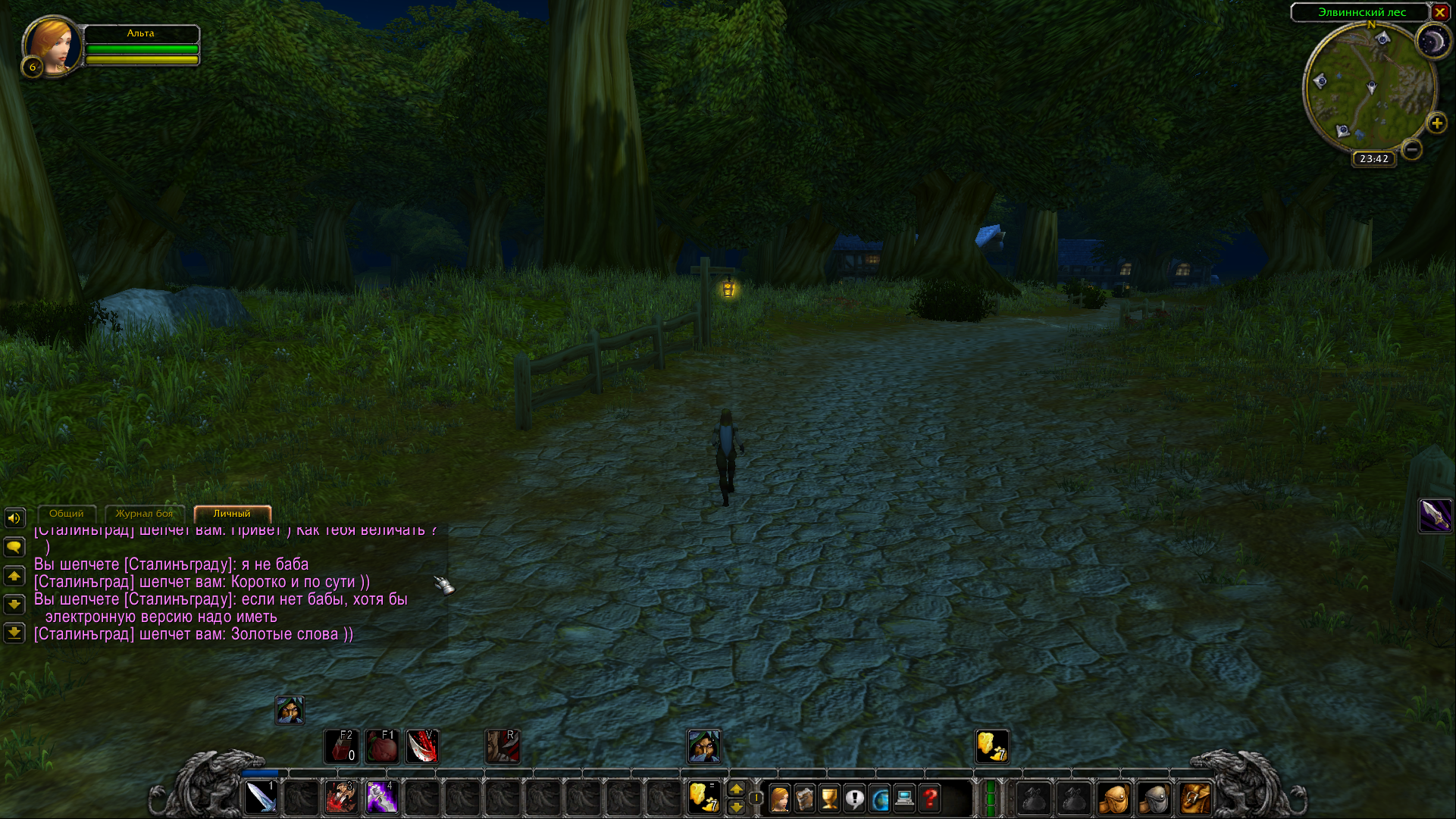The height and width of the screenshot is (819, 1456).
Task: Click the crescent moon day-night indicator
Action: pyautogui.click(x=1433, y=42)
